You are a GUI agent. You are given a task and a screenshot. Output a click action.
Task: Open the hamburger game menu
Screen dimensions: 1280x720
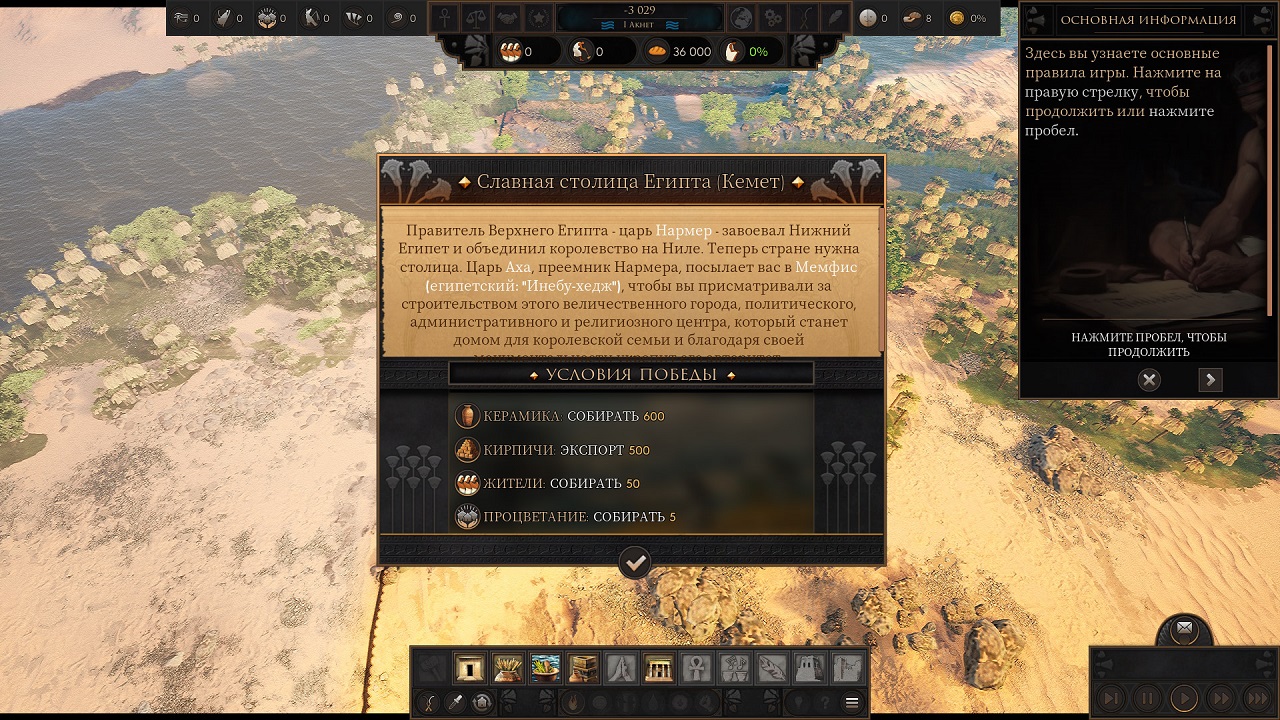(x=852, y=702)
